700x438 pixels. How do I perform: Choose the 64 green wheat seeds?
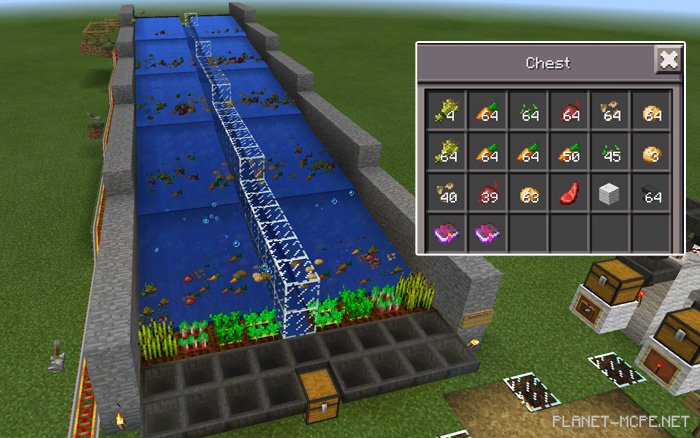(527, 112)
